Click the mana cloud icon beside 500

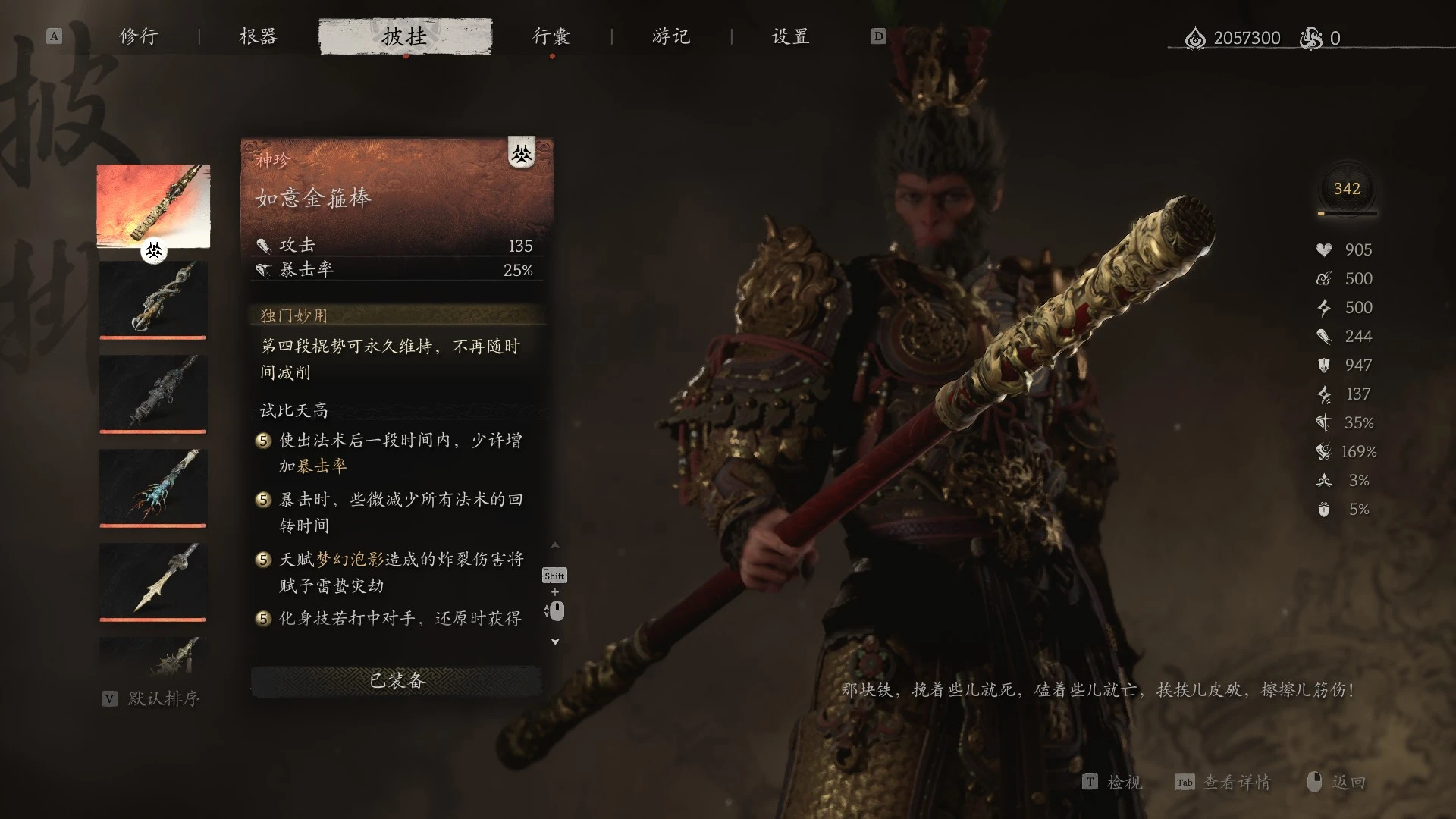(x=1323, y=278)
